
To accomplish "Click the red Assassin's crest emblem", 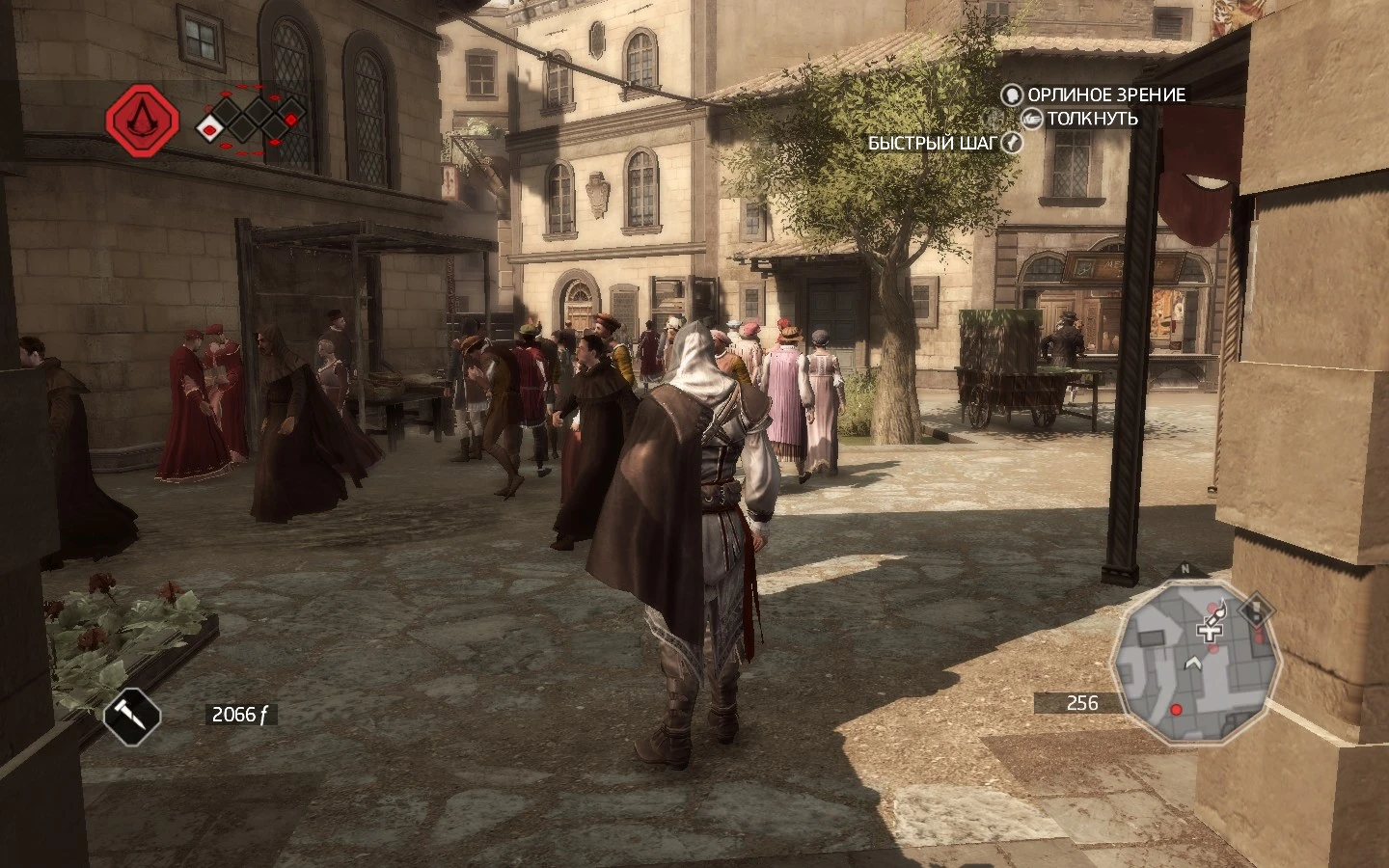I will (142, 122).
